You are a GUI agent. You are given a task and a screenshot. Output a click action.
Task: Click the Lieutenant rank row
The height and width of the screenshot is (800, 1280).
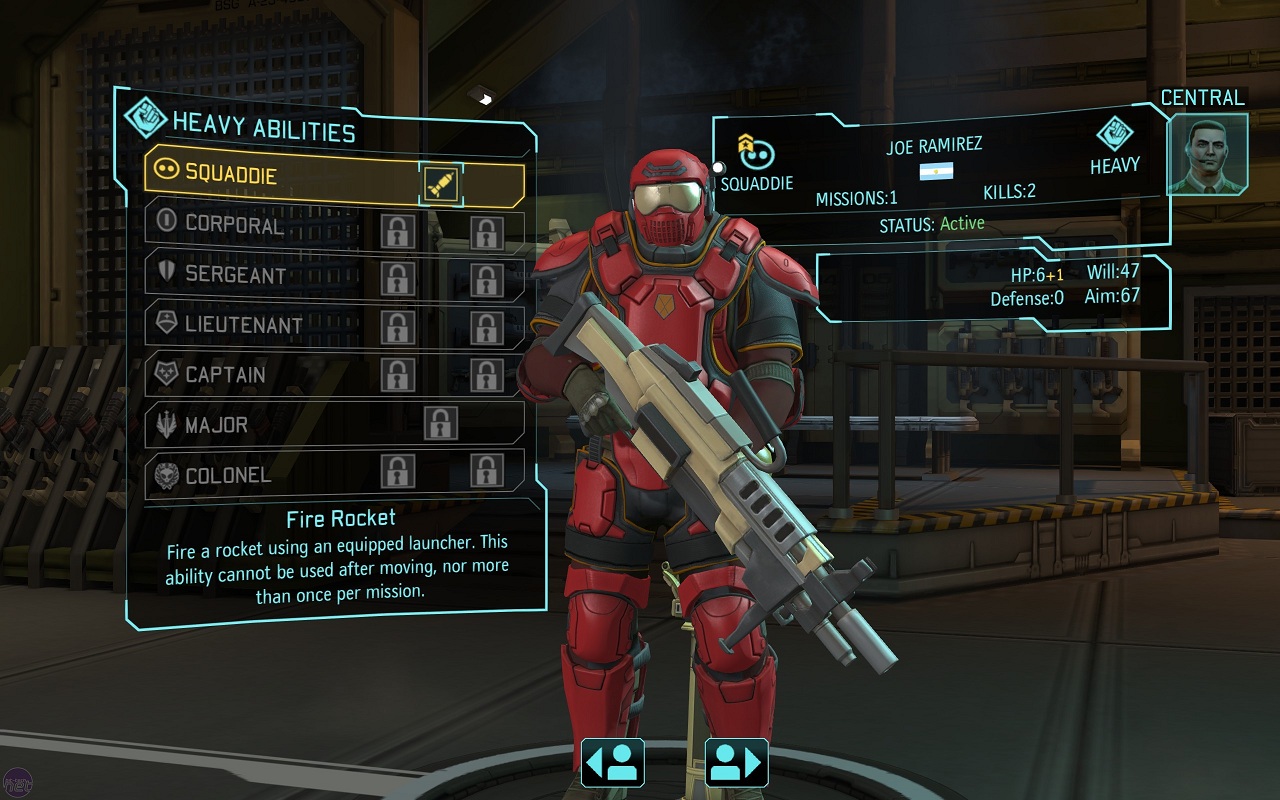click(x=260, y=325)
